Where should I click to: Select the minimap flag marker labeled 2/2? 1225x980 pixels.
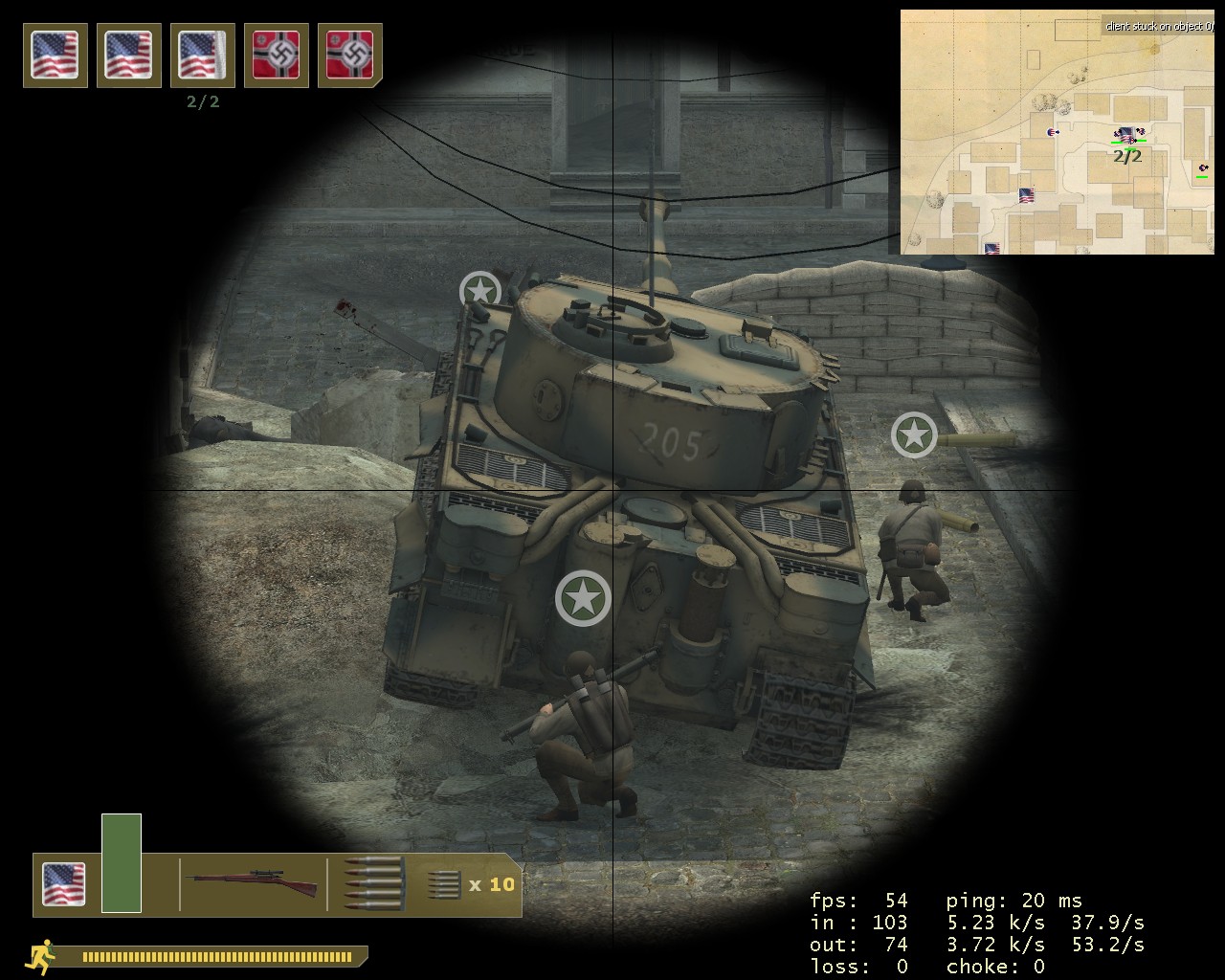coord(1127,136)
